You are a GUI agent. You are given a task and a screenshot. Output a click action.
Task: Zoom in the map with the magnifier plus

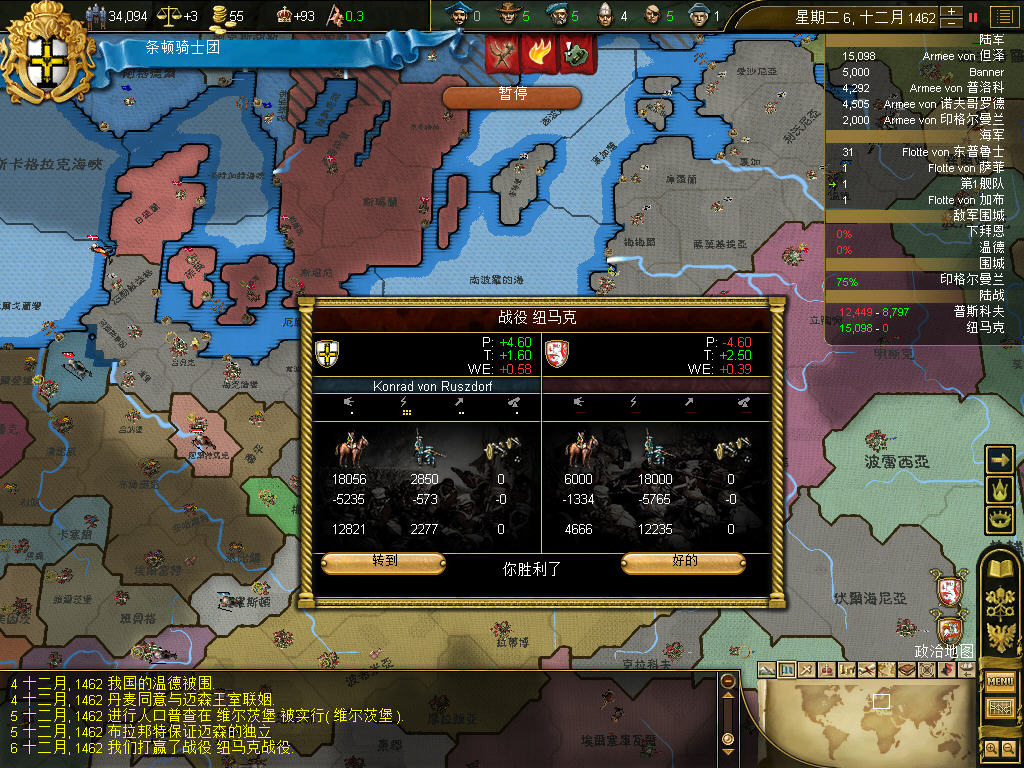pyautogui.click(x=991, y=747)
